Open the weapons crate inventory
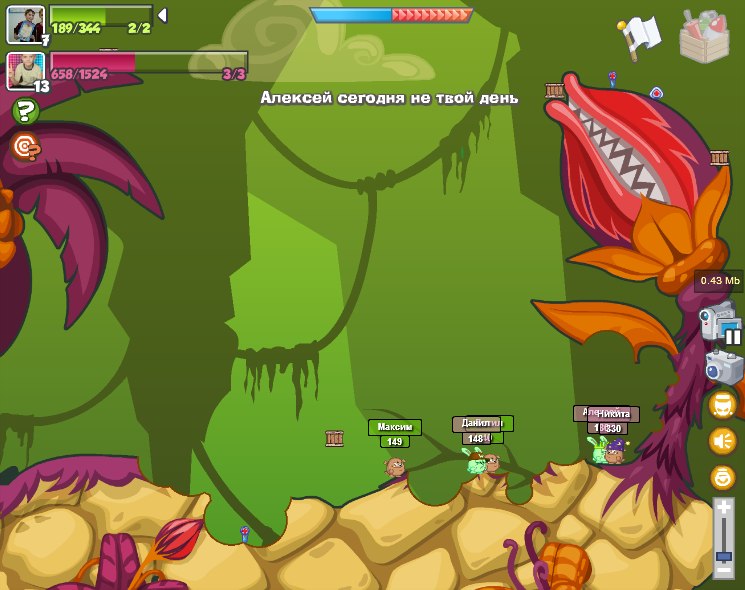Image resolution: width=745 pixels, height=590 pixels. [705, 36]
